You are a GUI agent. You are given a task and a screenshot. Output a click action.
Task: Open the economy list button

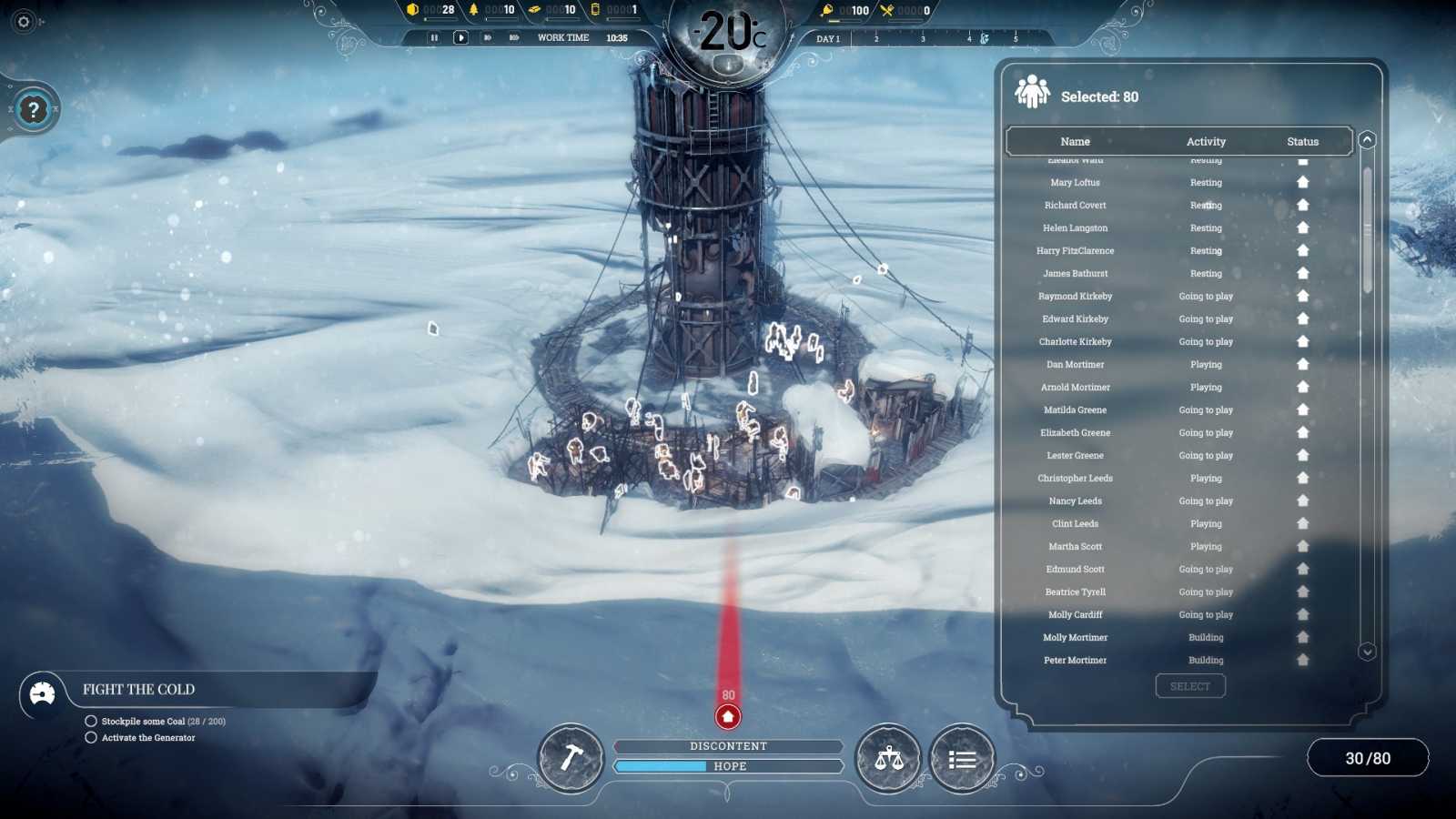coord(962,759)
